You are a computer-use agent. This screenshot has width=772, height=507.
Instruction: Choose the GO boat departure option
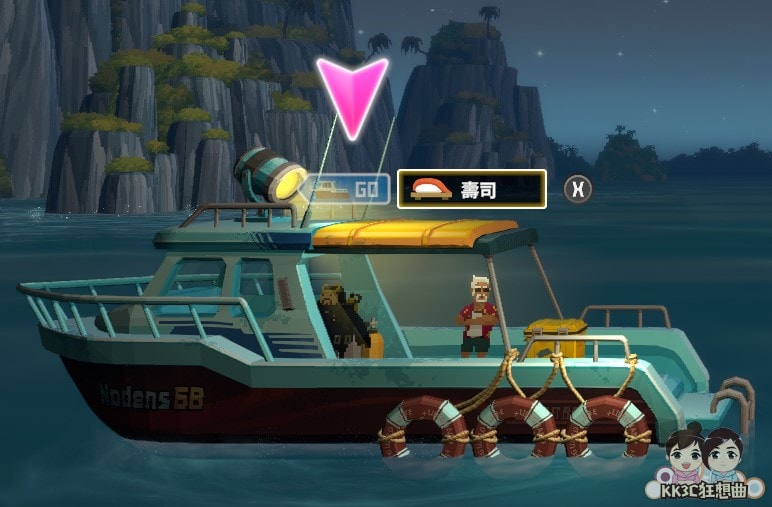(x=348, y=189)
